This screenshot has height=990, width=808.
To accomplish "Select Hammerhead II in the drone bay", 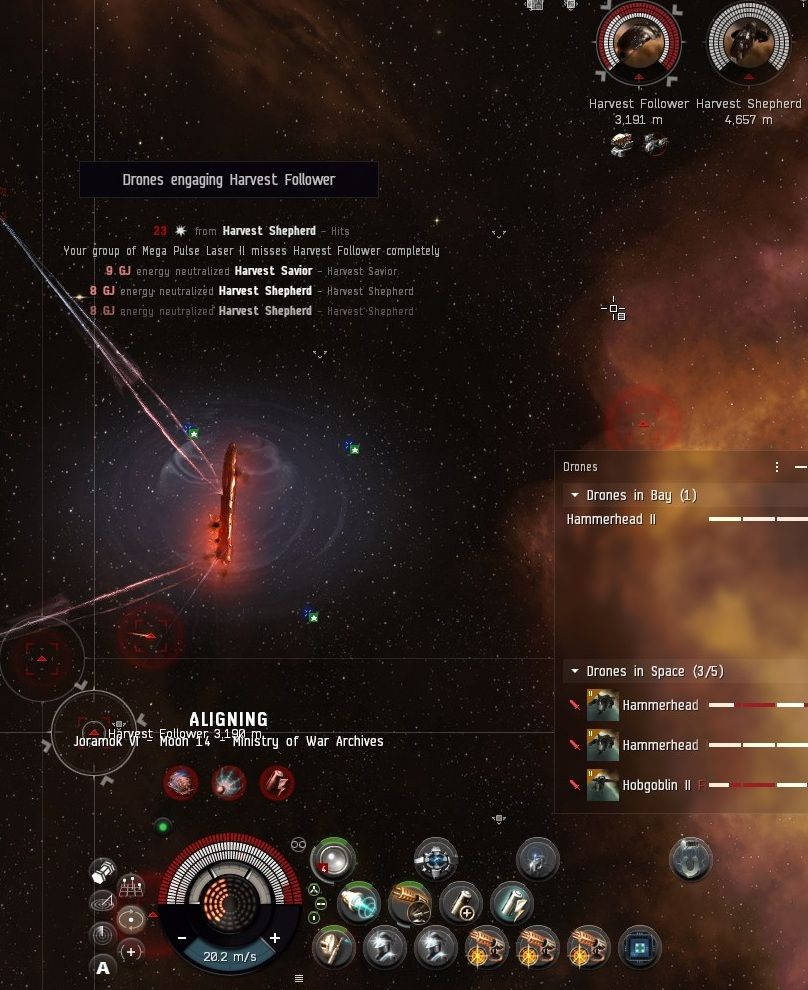I will (x=611, y=519).
